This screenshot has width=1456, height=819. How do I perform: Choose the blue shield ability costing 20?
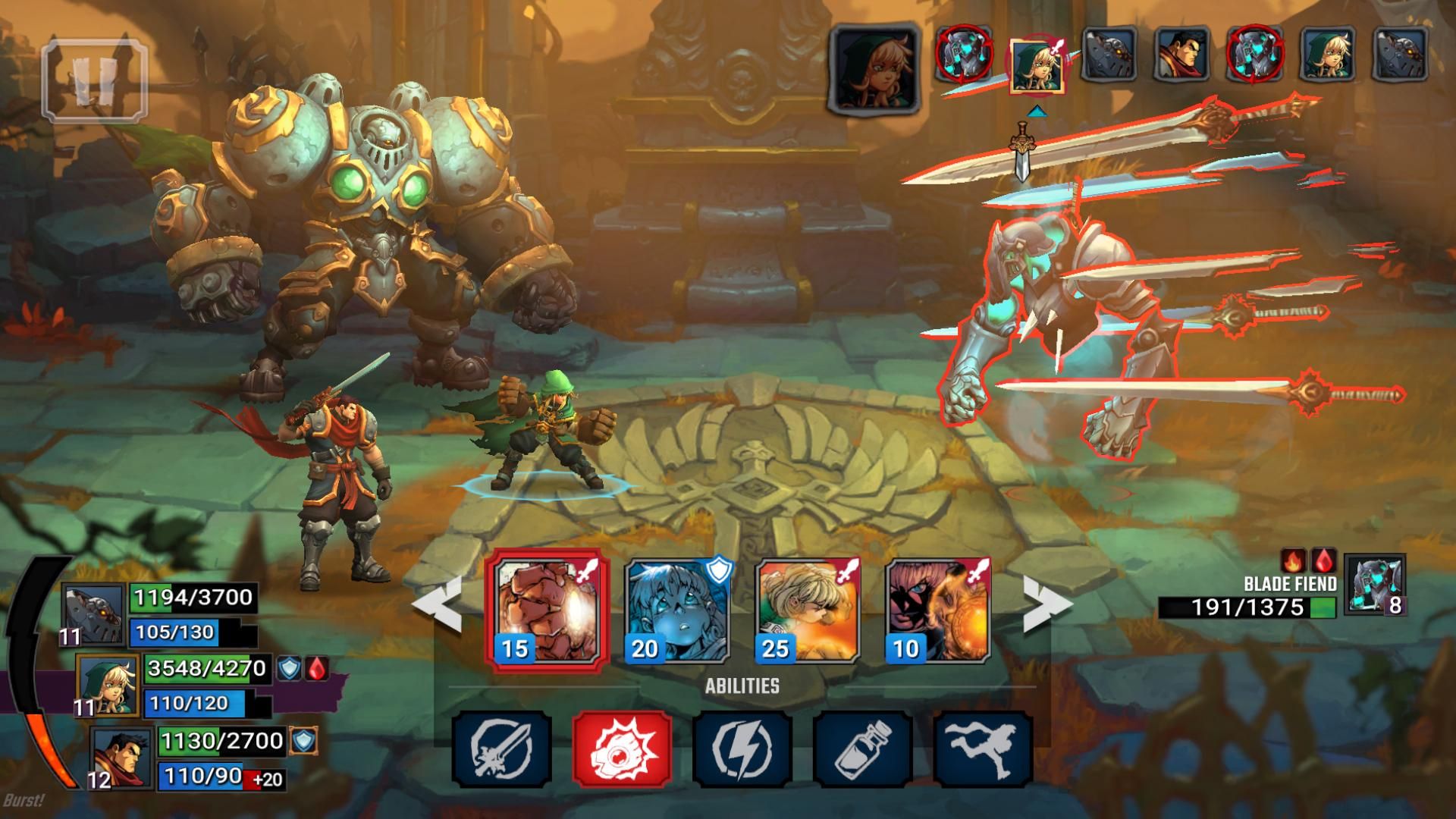[676, 611]
